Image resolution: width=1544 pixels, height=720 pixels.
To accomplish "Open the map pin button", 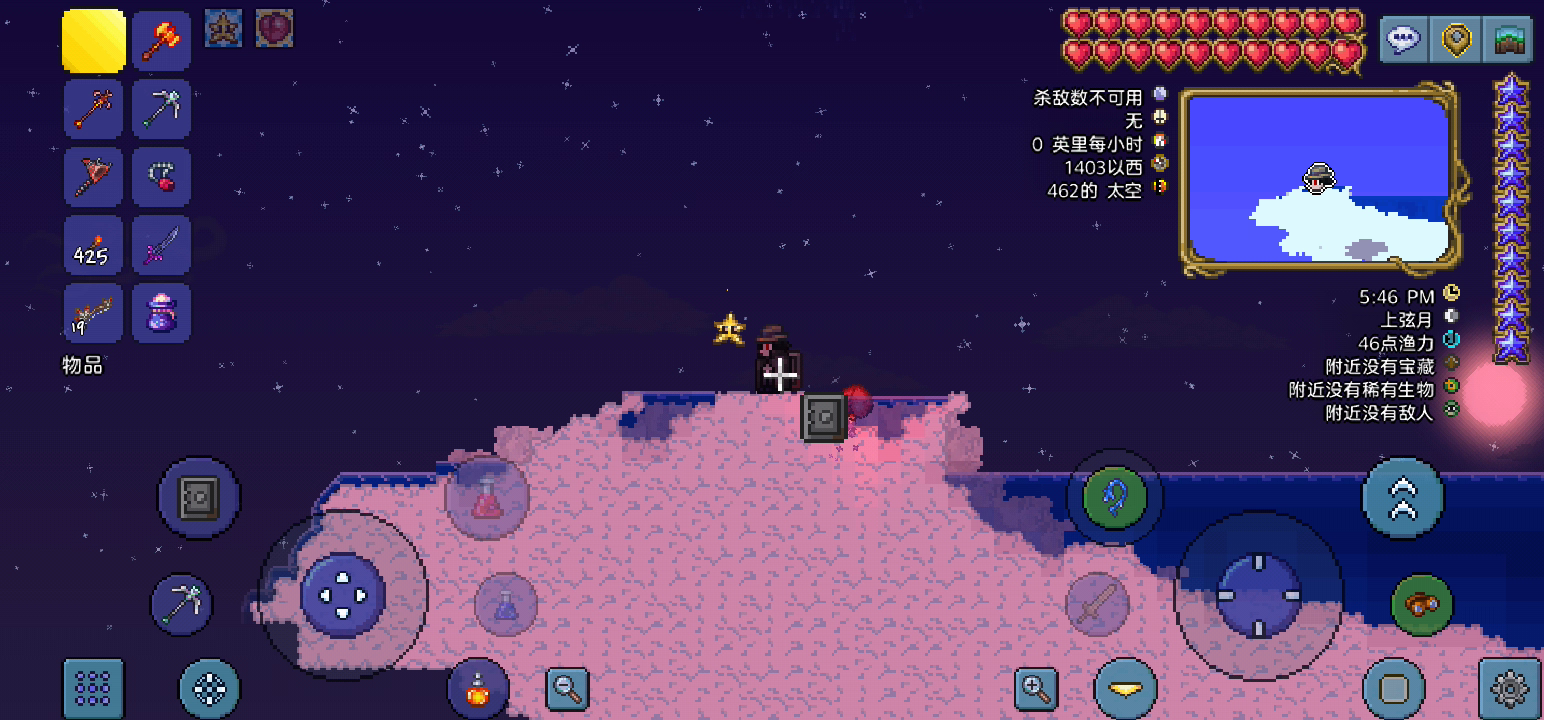I will (1456, 40).
